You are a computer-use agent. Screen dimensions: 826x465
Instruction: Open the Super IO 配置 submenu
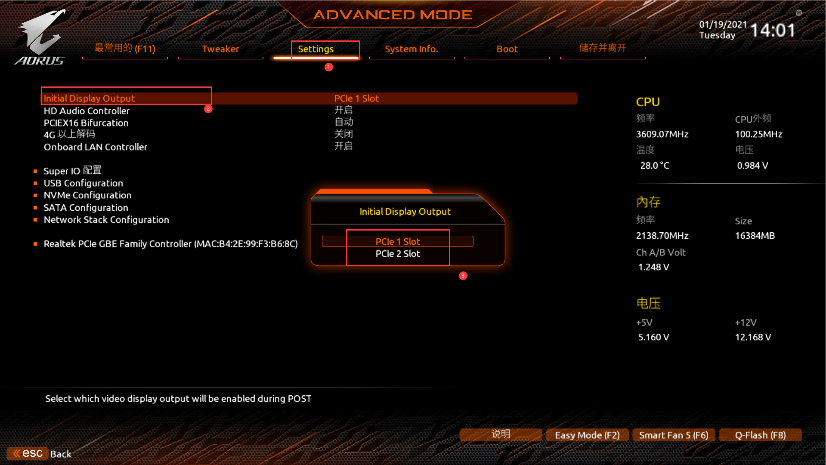click(72, 171)
